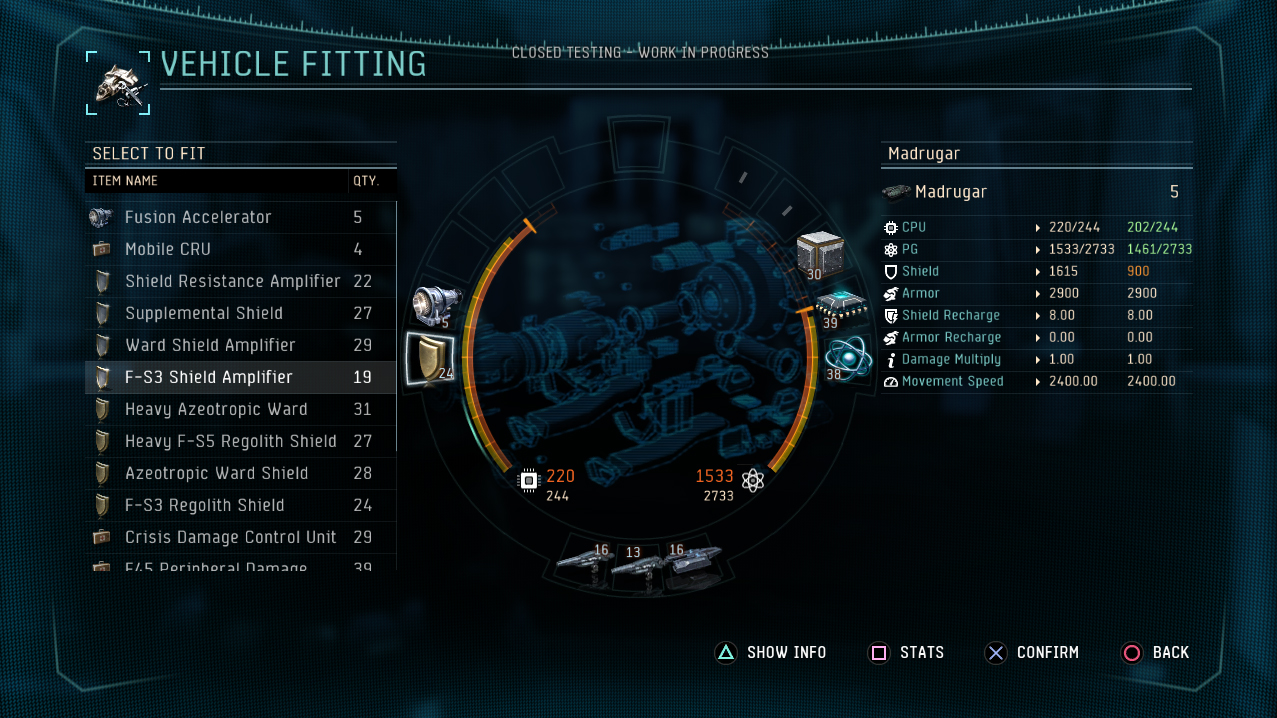The height and width of the screenshot is (718, 1277).
Task: Pick the Heavy Azeotropic Ward item
Action: pos(216,409)
